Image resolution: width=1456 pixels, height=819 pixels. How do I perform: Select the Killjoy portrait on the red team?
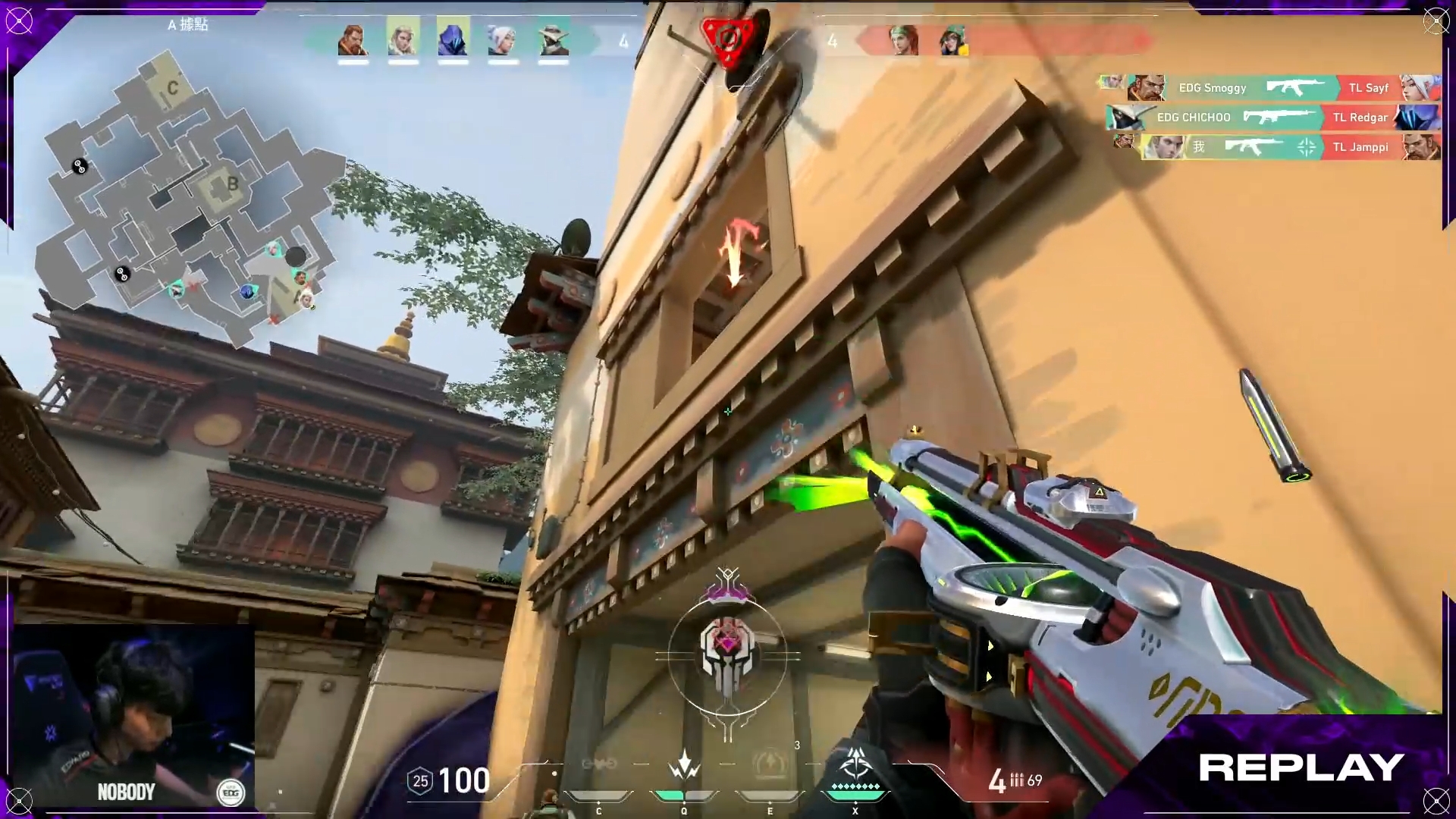pos(953,39)
